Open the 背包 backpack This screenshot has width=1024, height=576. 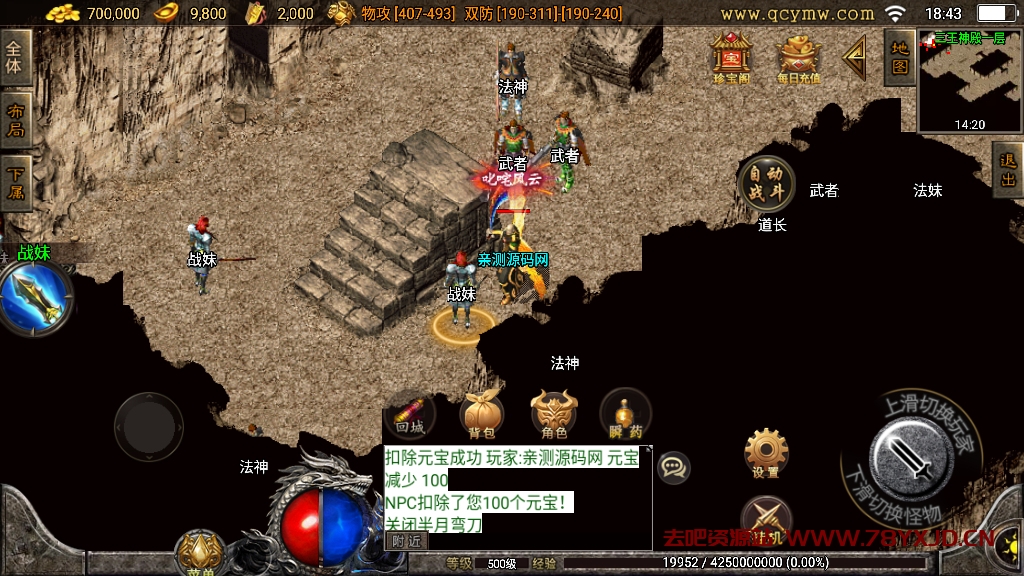pos(481,414)
